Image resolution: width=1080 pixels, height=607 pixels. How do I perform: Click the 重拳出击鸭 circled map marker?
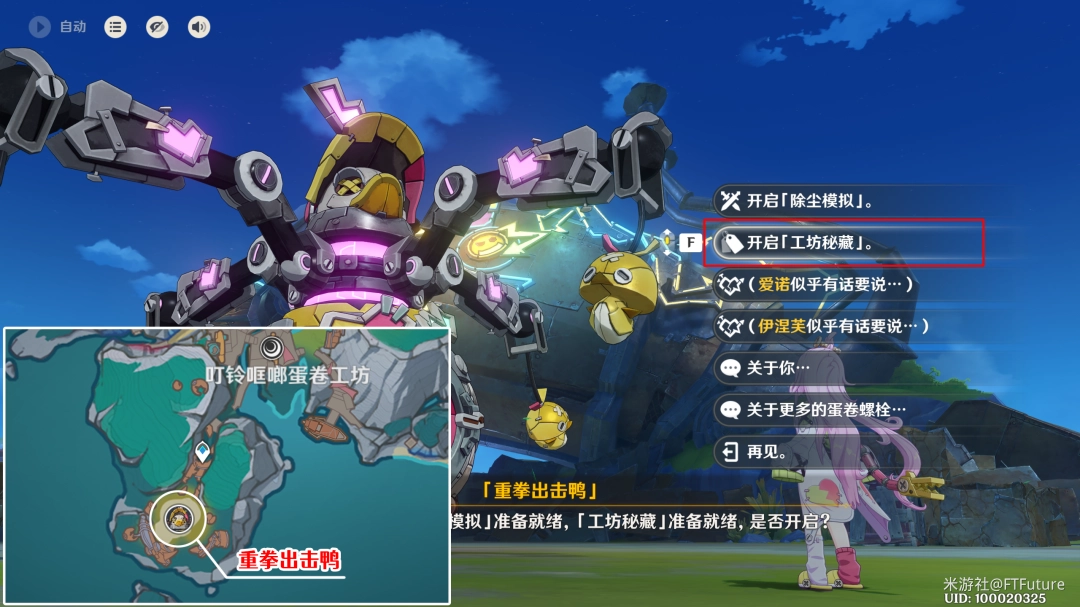tap(179, 518)
